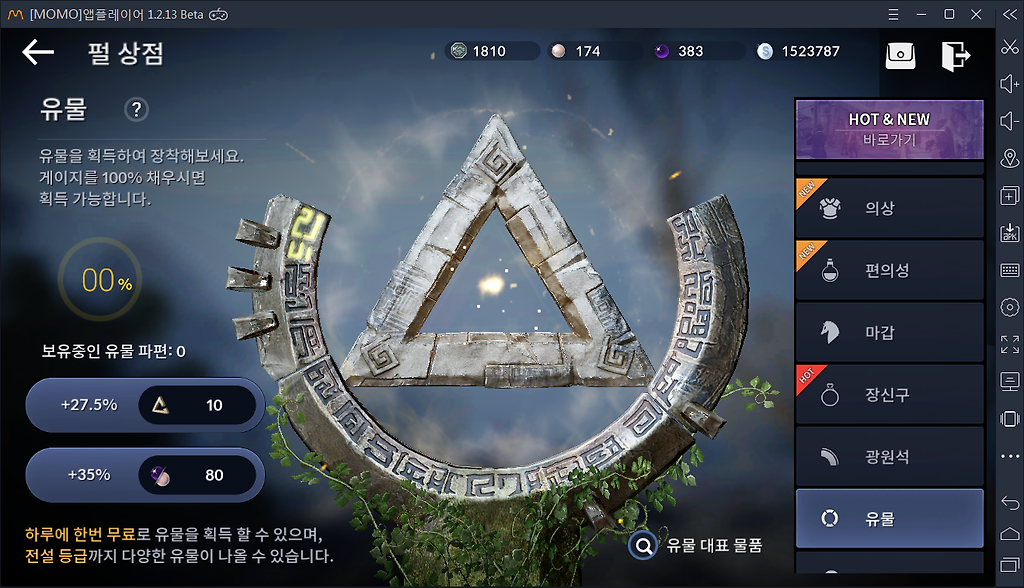Screen dimensions: 1024x588
Task: Exit the shop via door icon
Action: point(955,55)
